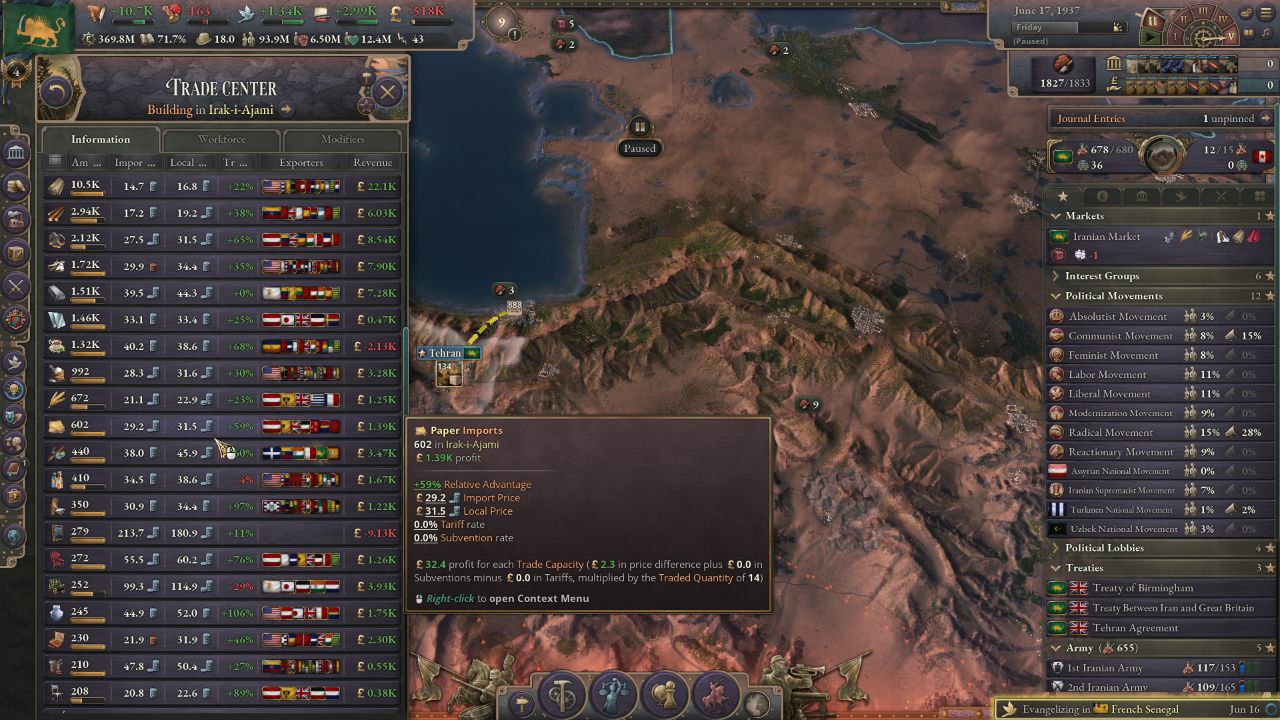The width and height of the screenshot is (1280, 720).
Task: Switch to the Workforce tab
Action: tap(221, 140)
